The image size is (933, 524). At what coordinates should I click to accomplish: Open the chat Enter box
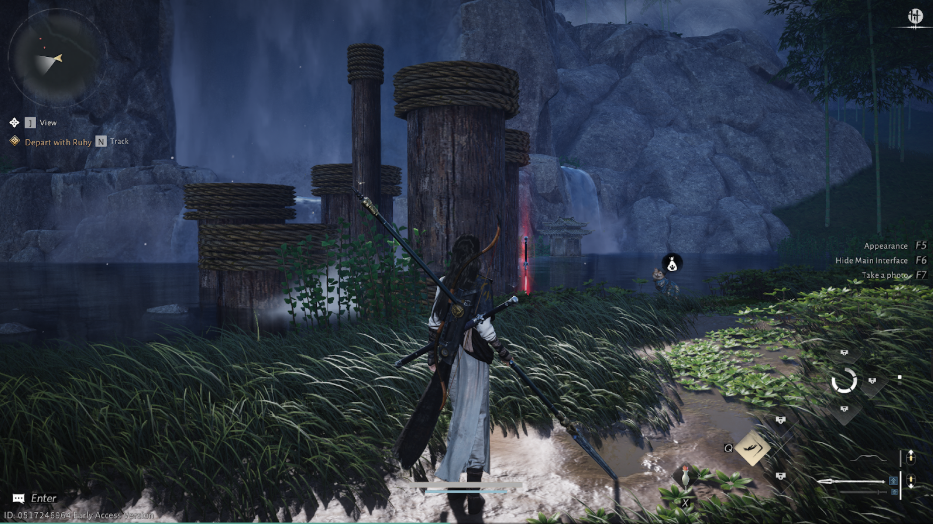[x=43, y=498]
